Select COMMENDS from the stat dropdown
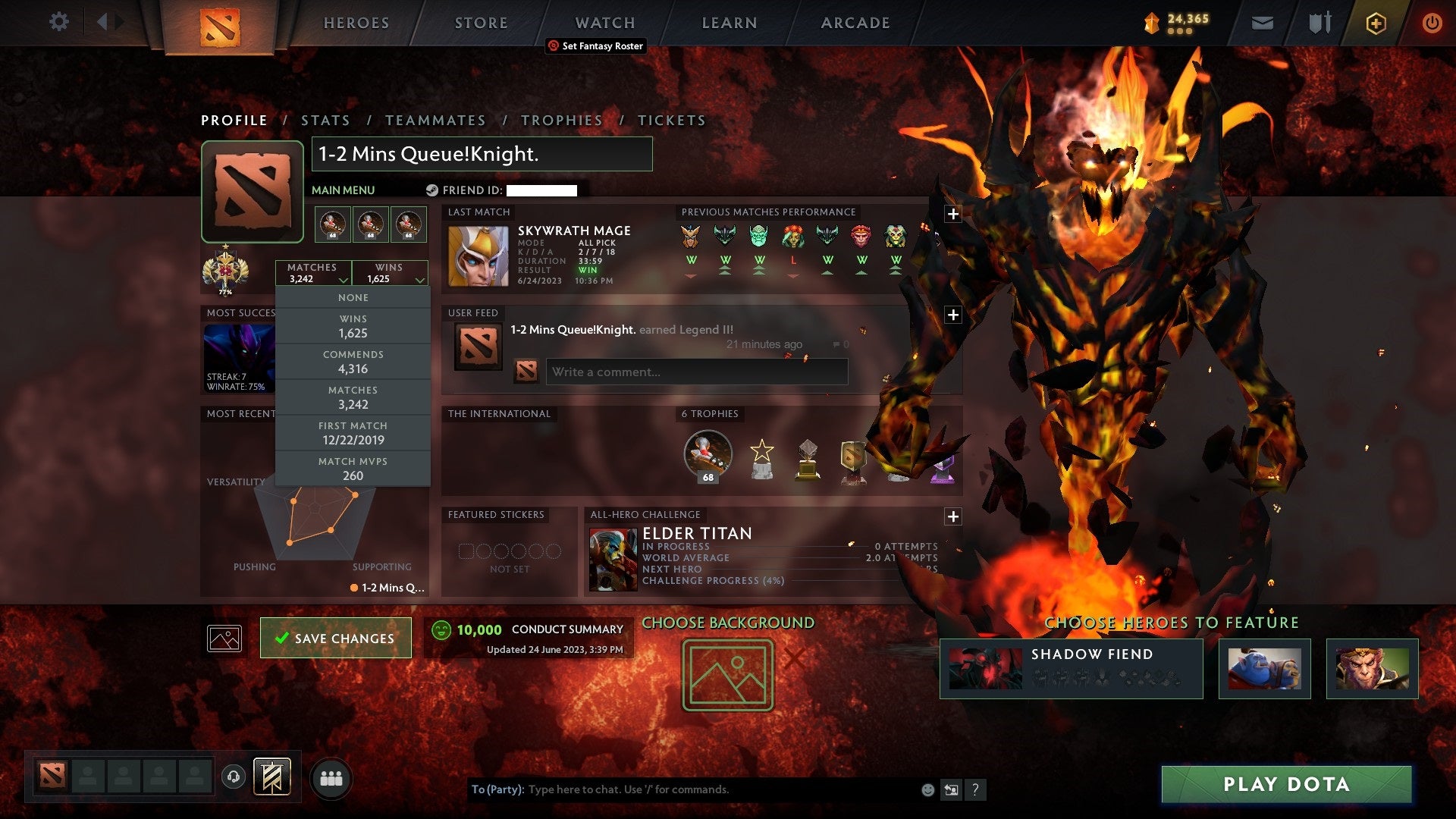The image size is (1456, 819). click(x=353, y=361)
